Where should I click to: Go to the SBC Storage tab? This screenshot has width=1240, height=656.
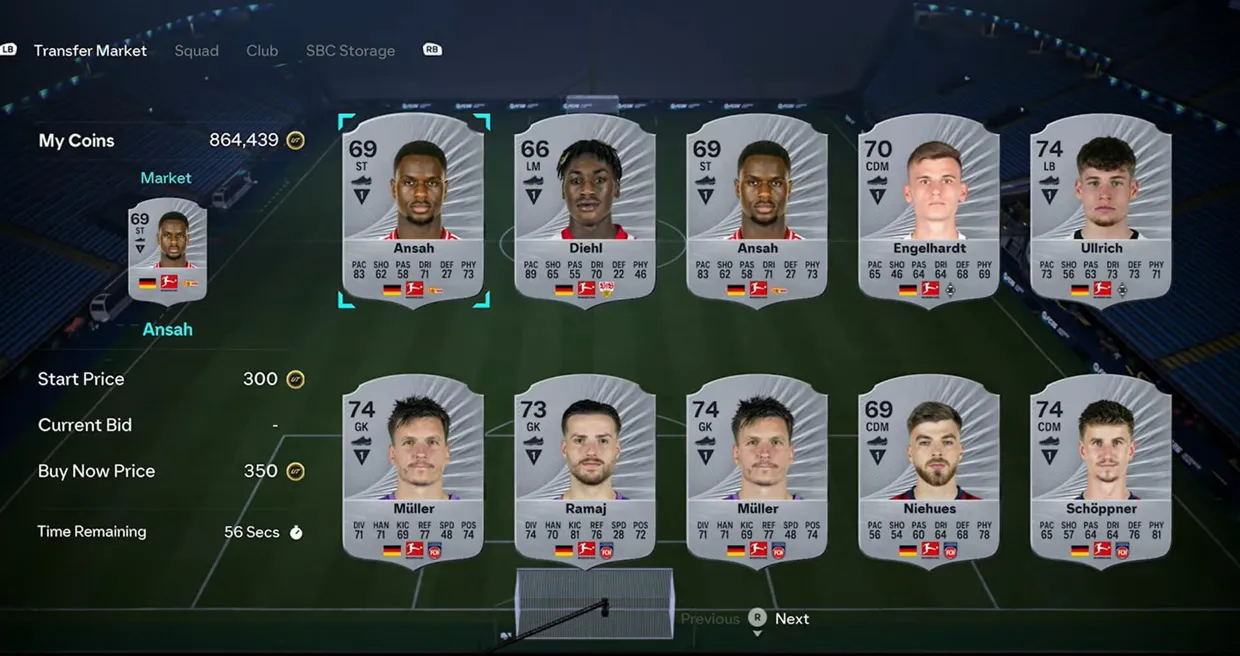click(x=350, y=51)
